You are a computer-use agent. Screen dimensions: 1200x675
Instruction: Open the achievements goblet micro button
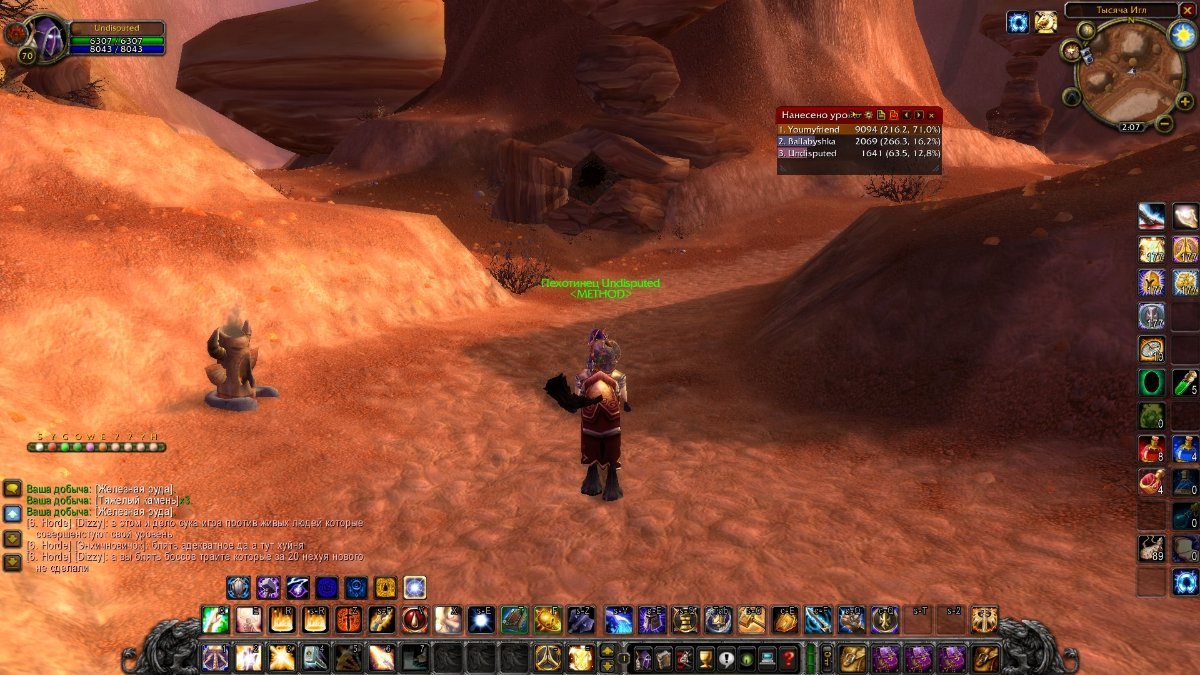click(704, 659)
